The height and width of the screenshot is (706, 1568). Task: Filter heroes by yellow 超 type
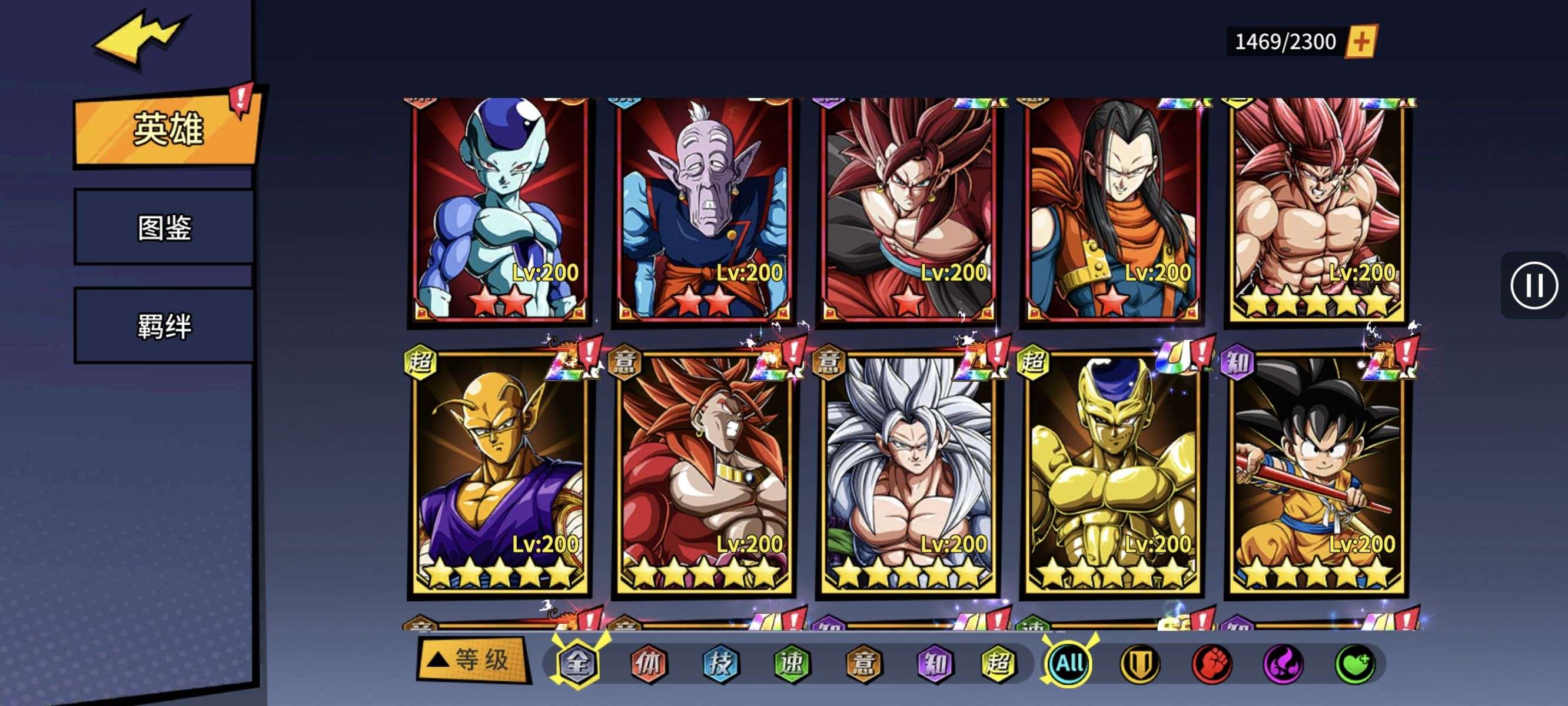998,664
